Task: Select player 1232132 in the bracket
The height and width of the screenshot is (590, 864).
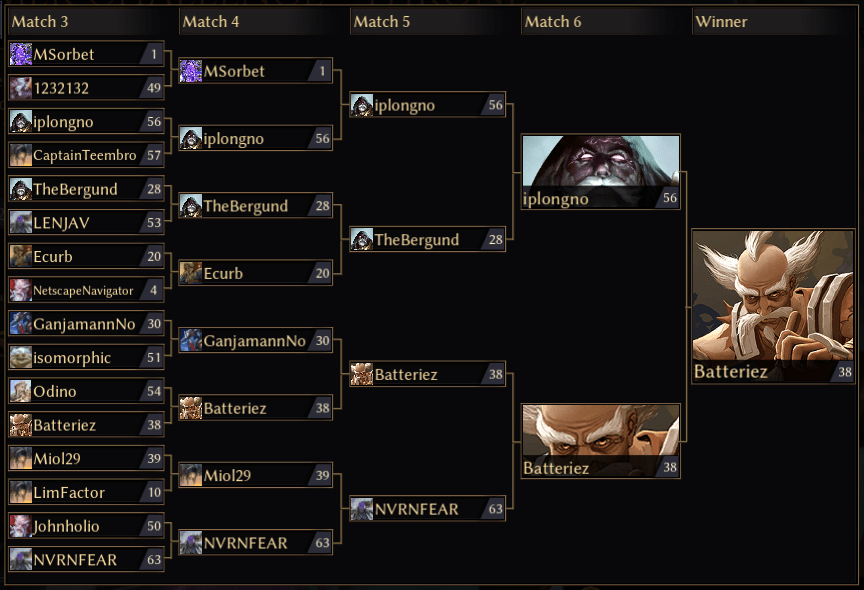Action: (x=85, y=88)
